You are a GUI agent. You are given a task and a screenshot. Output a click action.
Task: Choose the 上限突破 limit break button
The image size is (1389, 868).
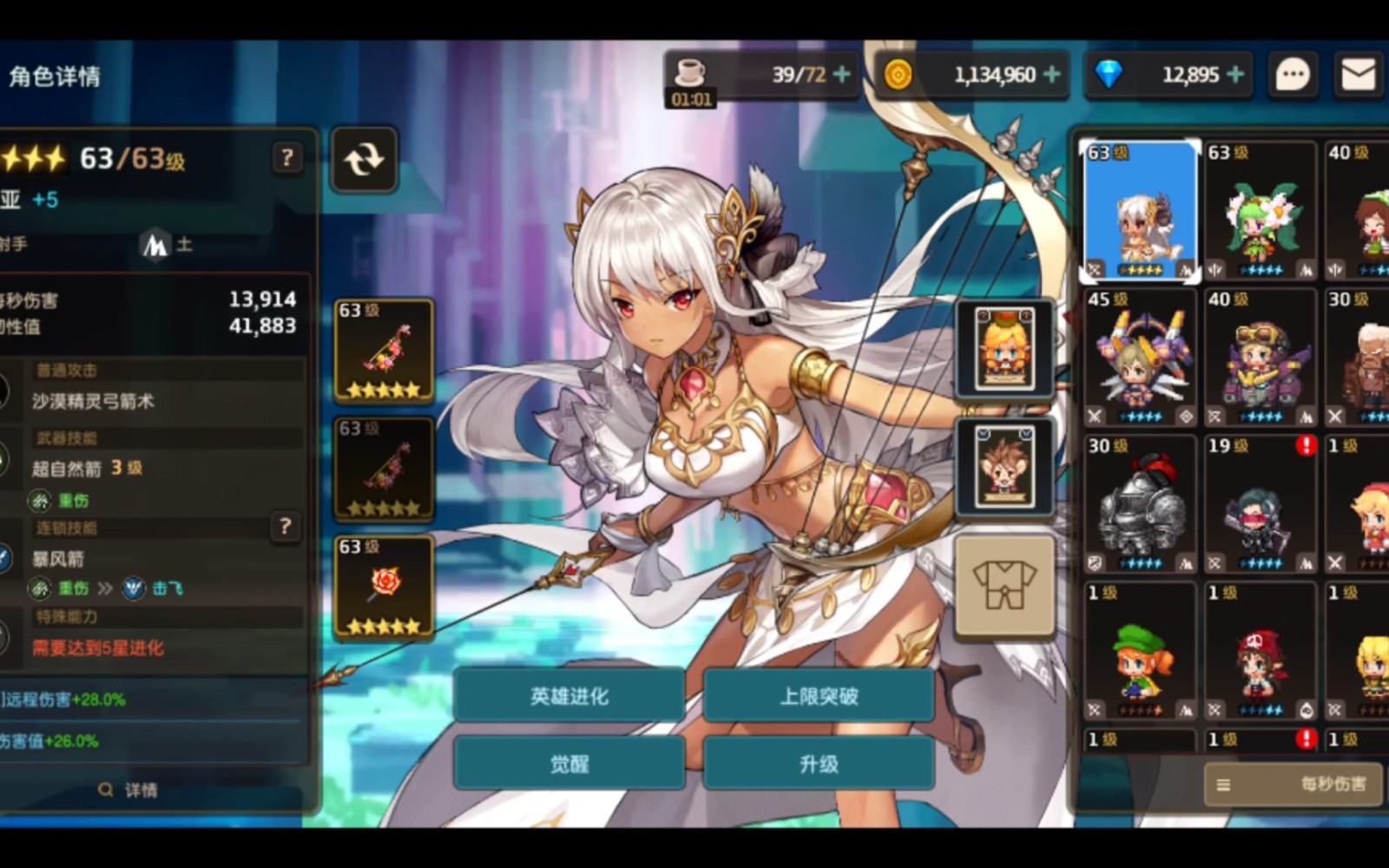819,695
